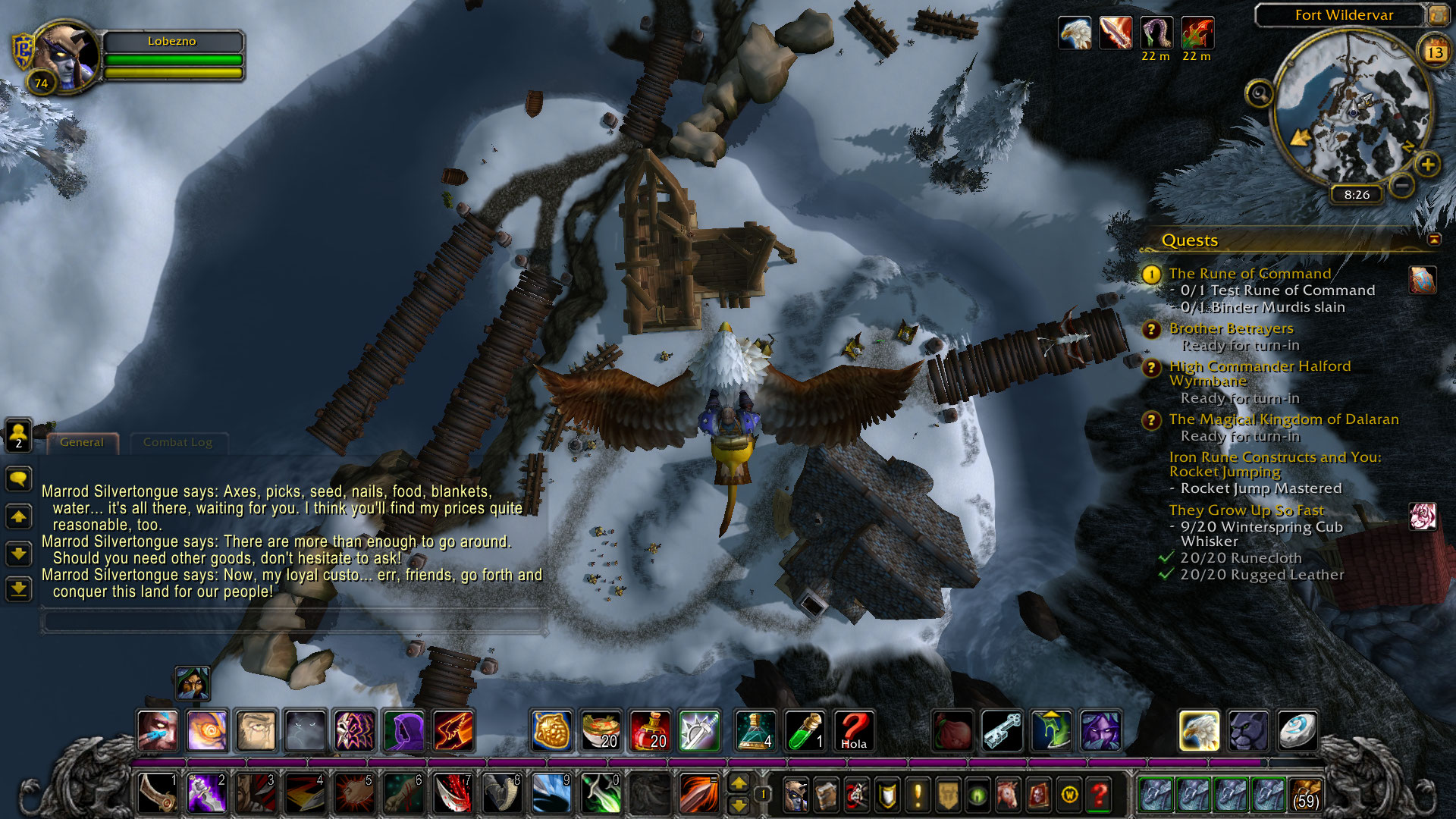Activate the purple hooded stealth ability
Image resolution: width=1456 pixels, height=819 pixels.
coord(404,731)
